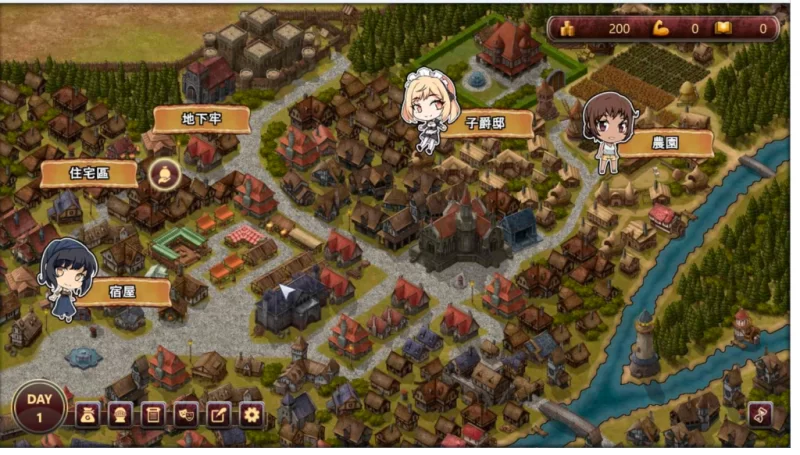The height and width of the screenshot is (455, 800).
Task: Click the hourglass pass-time button
Action: (x=760, y=415)
